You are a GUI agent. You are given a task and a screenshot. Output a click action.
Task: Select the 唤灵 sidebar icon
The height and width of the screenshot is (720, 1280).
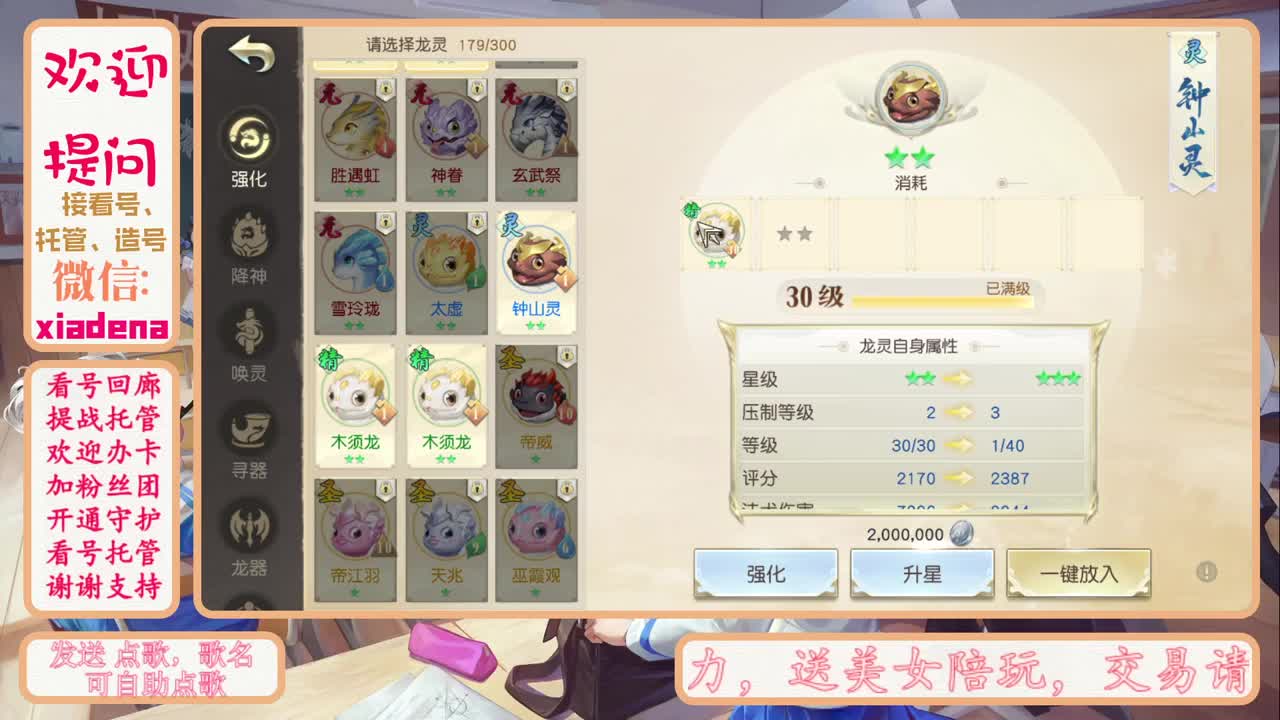pyautogui.click(x=250, y=328)
